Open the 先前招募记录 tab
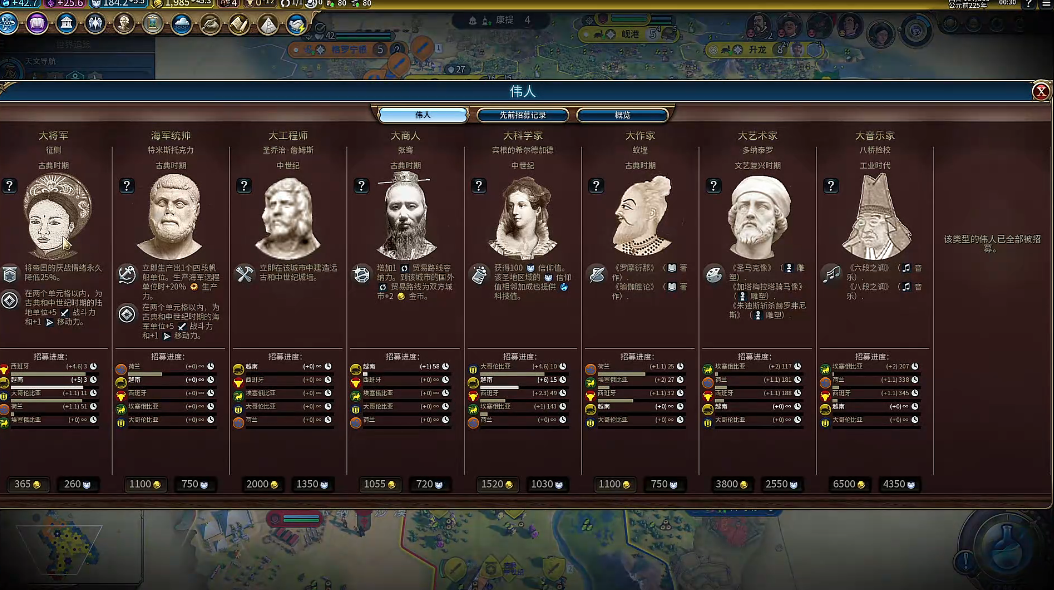The height and width of the screenshot is (590, 1054). pos(522,115)
